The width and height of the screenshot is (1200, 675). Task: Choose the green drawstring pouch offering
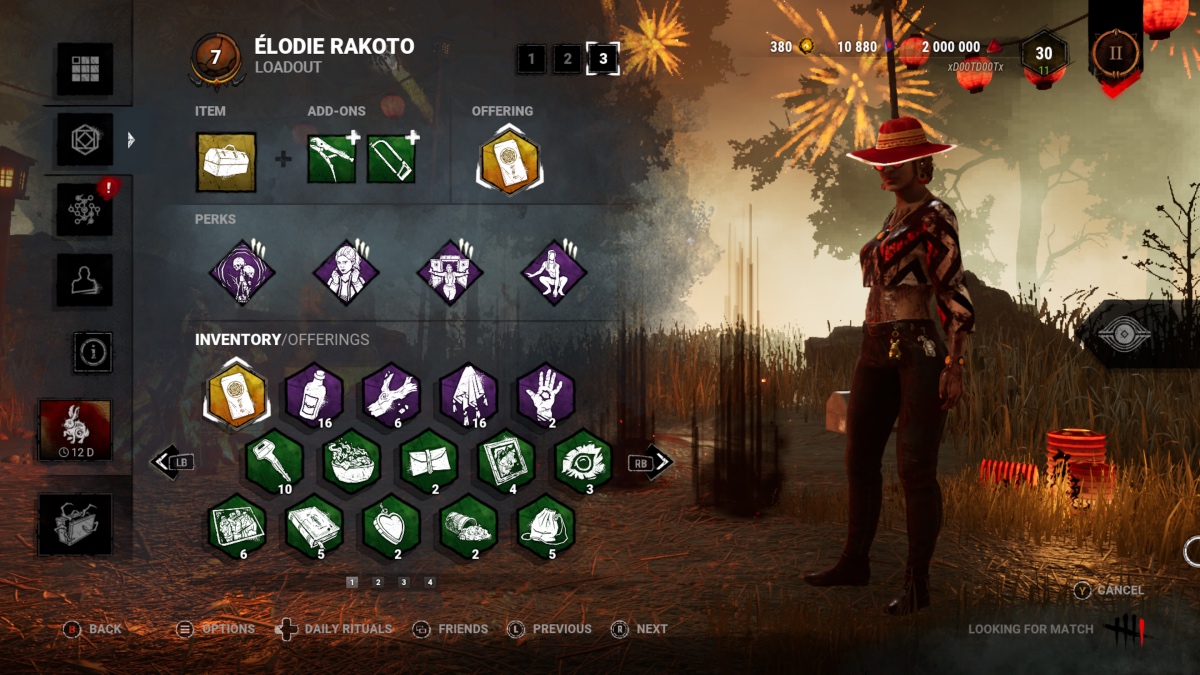pos(546,526)
